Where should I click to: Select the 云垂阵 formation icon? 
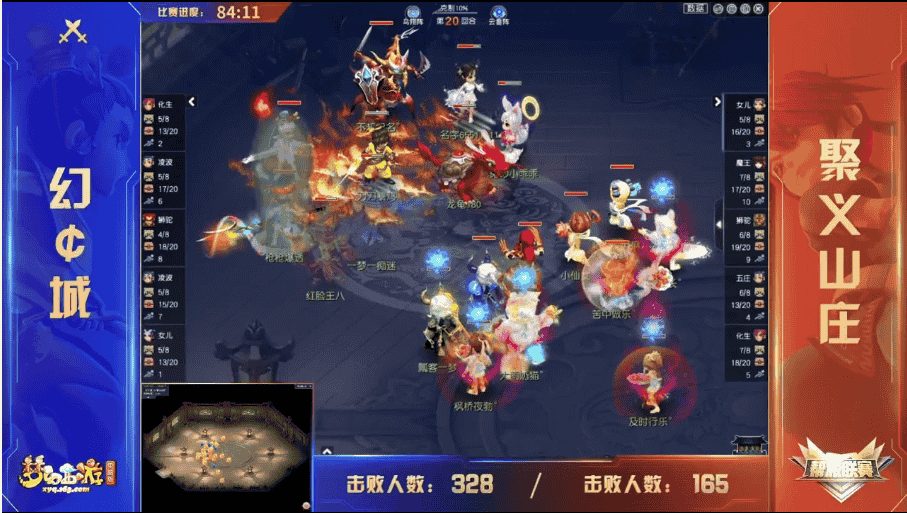tap(497, 13)
